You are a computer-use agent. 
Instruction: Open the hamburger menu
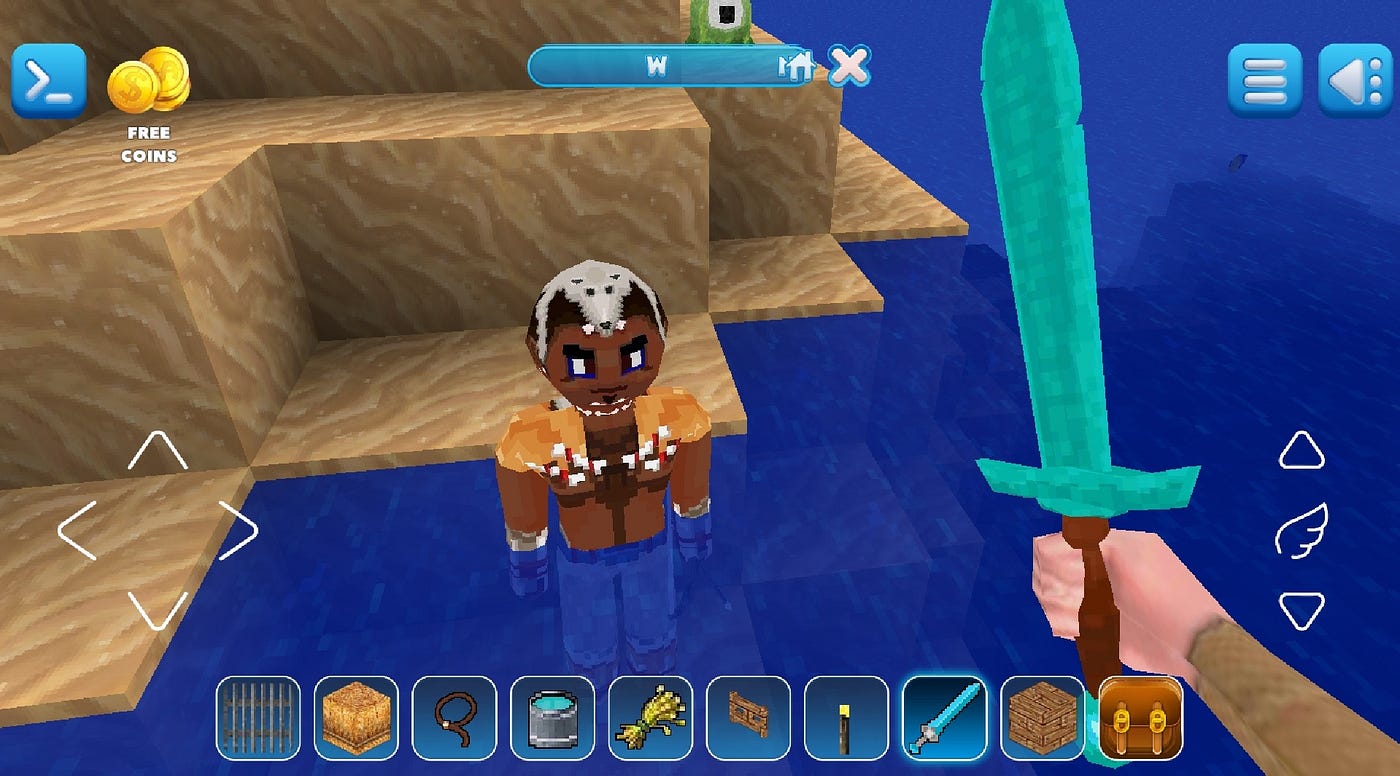click(x=1264, y=81)
